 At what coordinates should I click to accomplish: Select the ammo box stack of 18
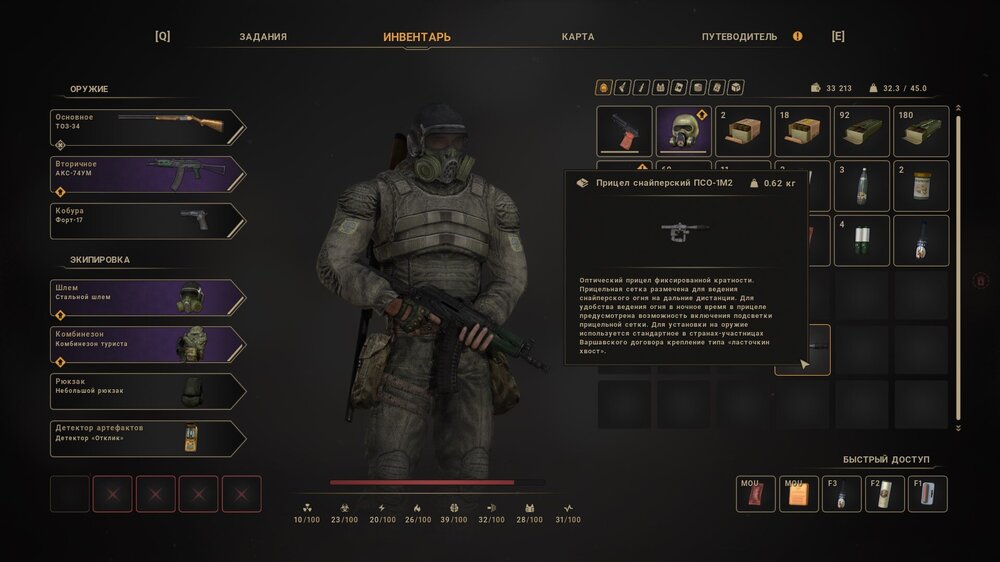pos(802,132)
